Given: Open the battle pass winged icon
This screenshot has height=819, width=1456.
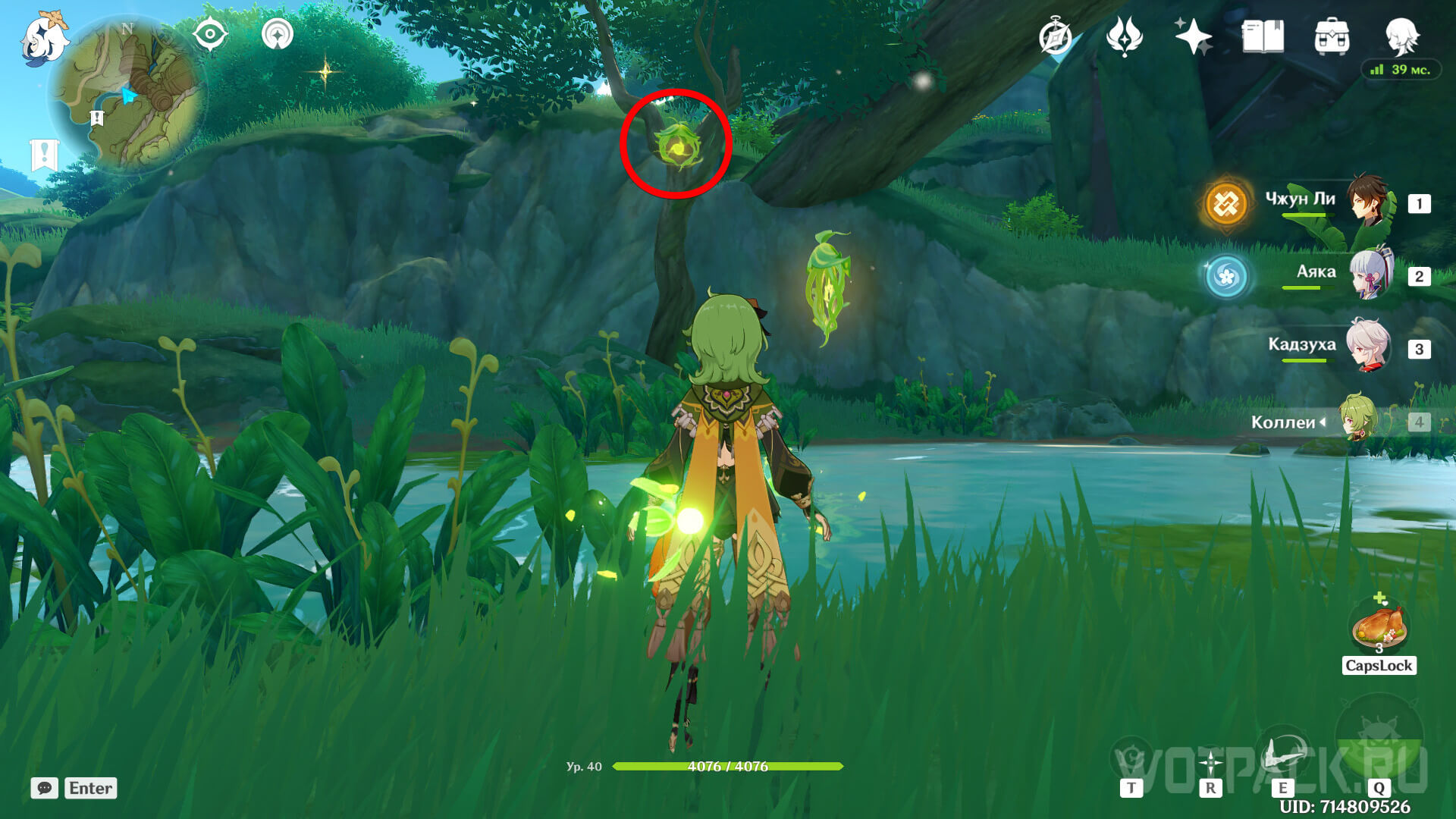Looking at the screenshot, I should (x=1125, y=36).
